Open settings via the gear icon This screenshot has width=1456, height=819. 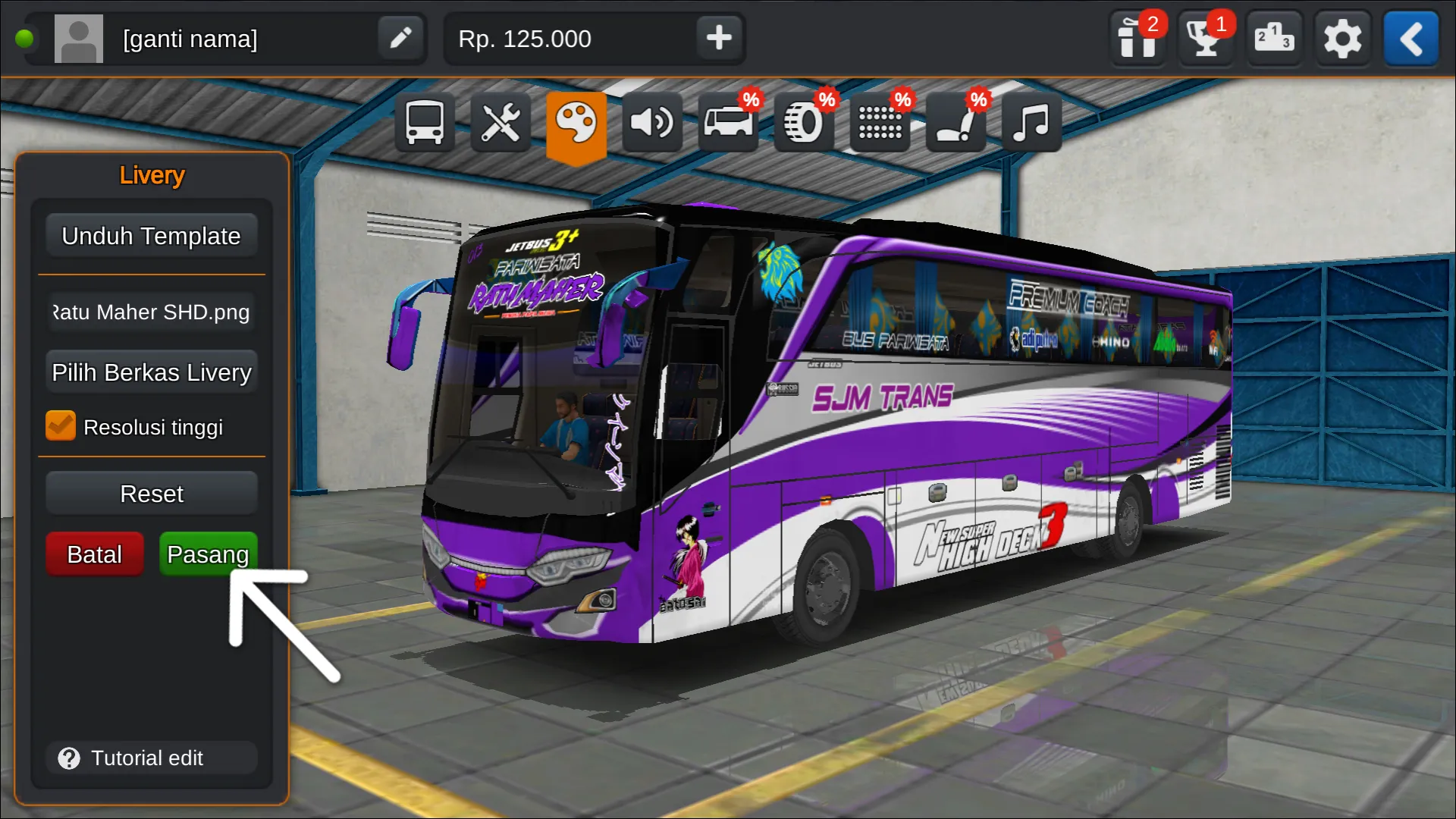click(x=1341, y=39)
